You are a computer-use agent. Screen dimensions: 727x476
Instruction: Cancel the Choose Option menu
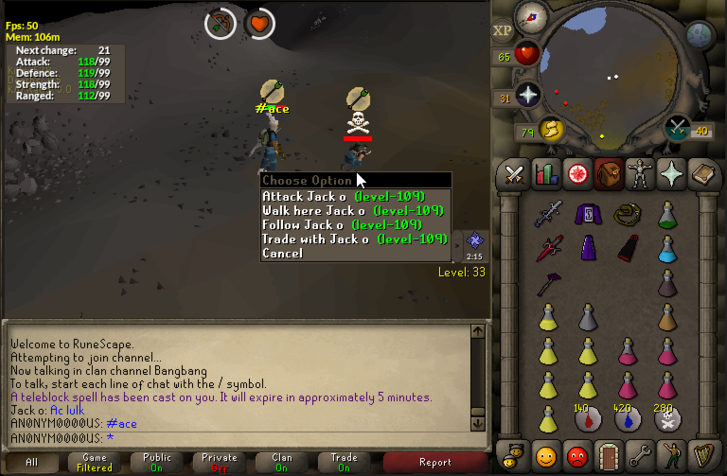click(x=283, y=253)
